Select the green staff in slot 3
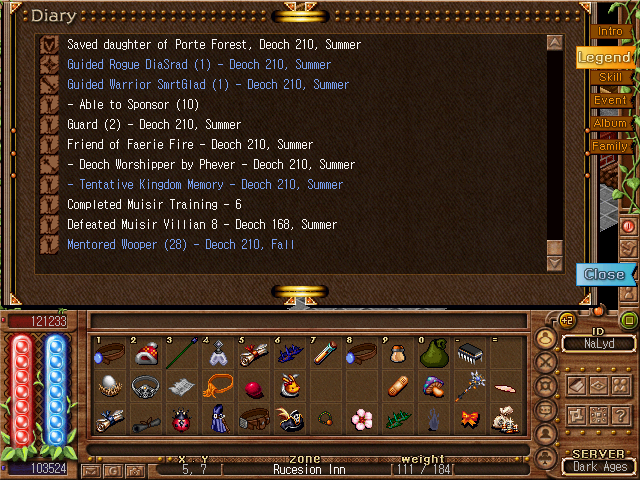 pos(181,353)
